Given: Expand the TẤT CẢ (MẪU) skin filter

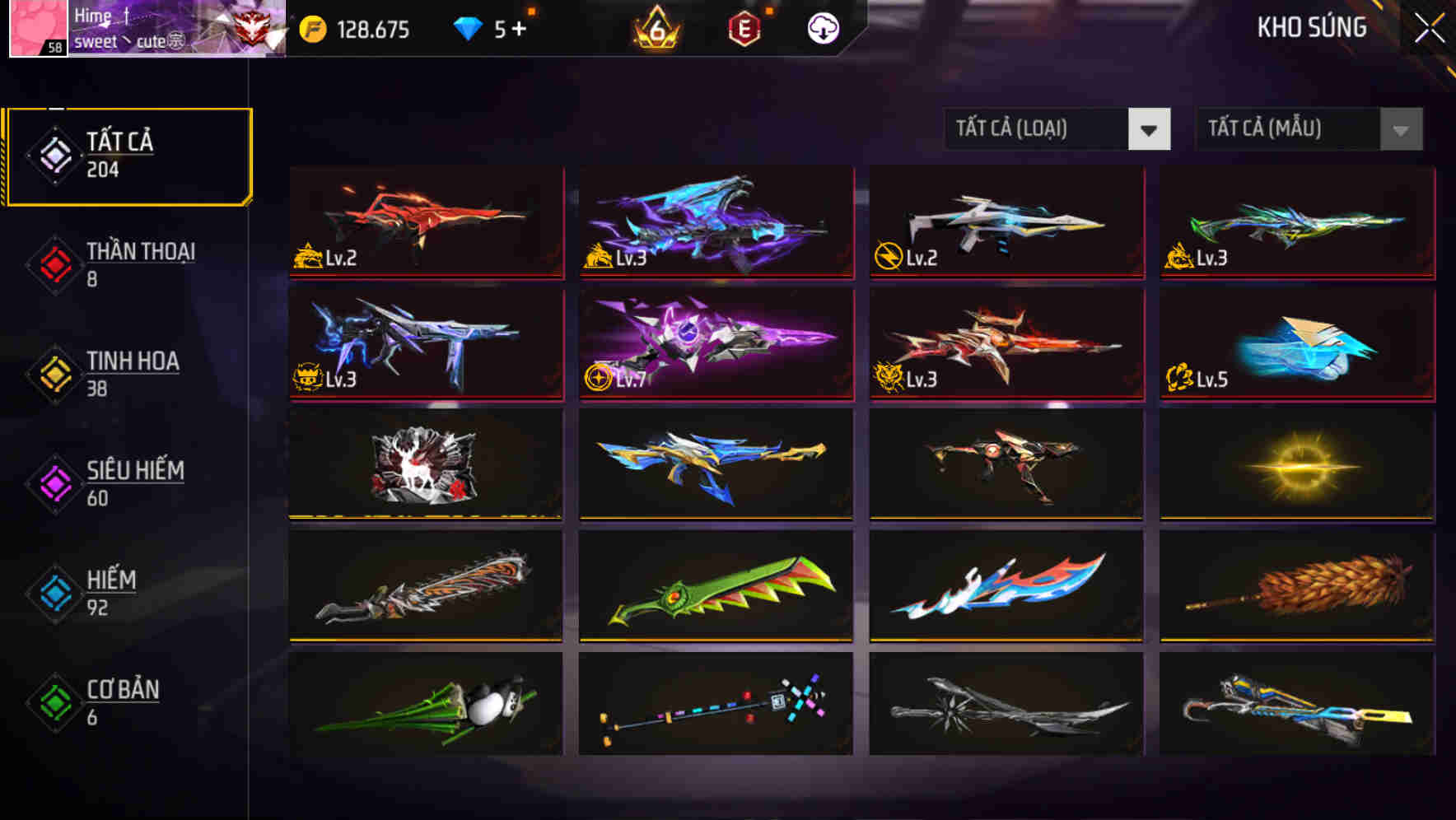Looking at the screenshot, I should click(x=1308, y=129).
